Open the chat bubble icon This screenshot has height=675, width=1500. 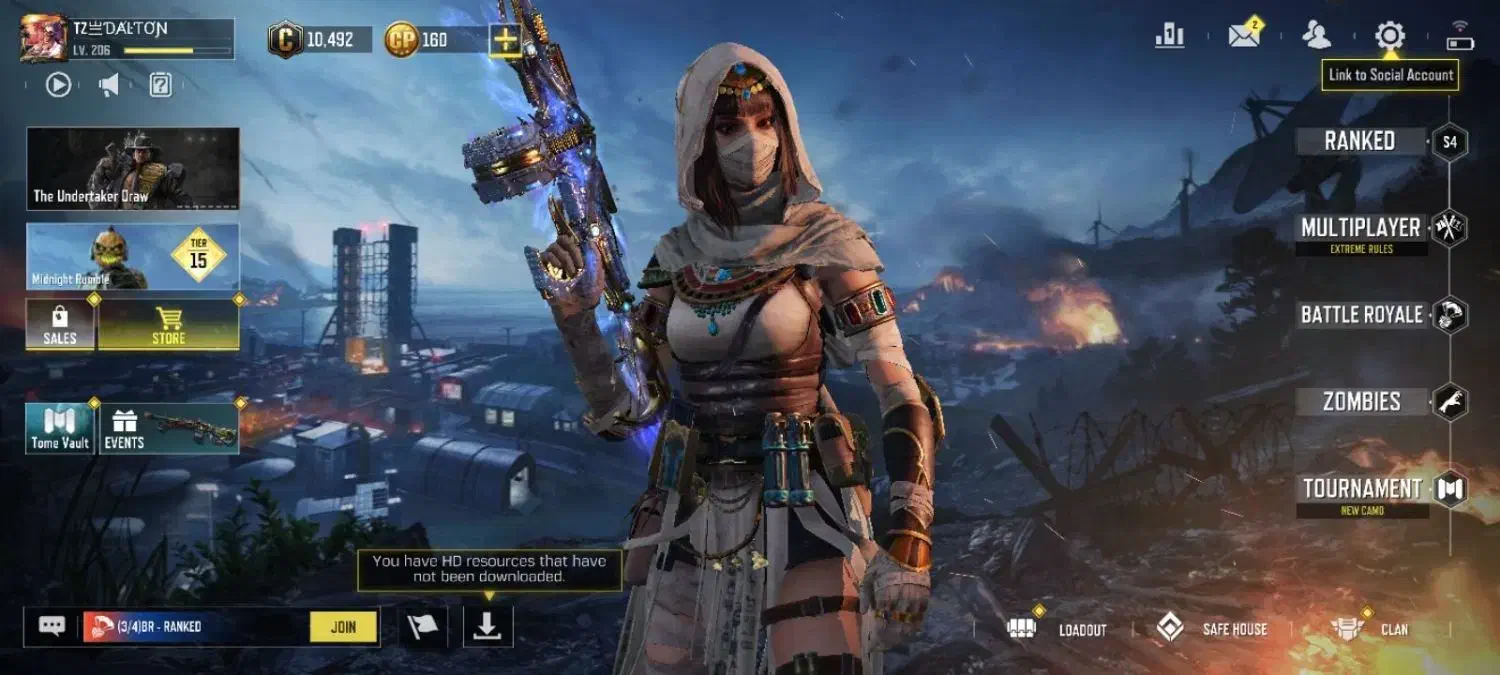(x=52, y=627)
